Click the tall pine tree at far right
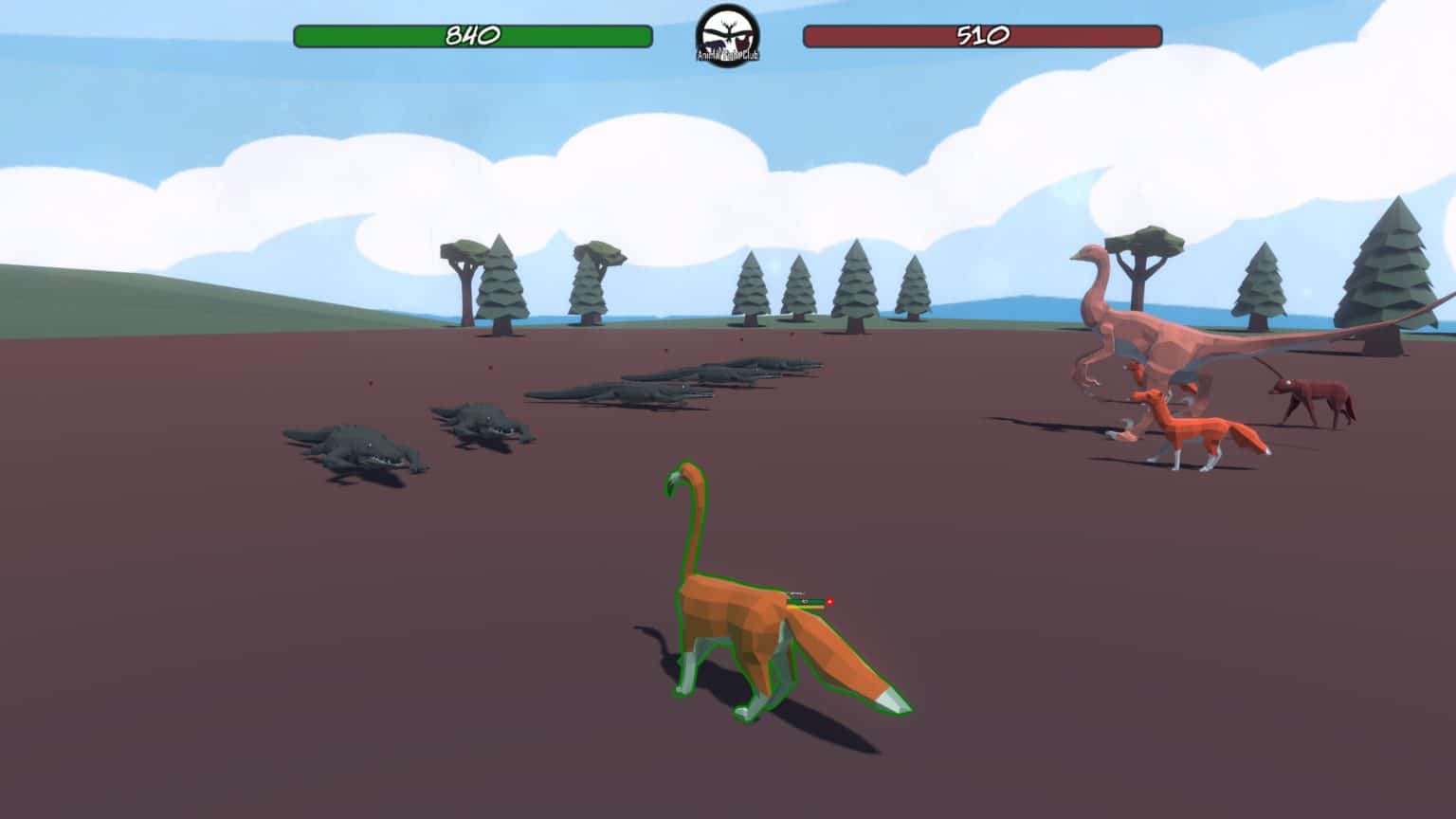Viewport: 1456px width, 819px height. pos(1384,265)
